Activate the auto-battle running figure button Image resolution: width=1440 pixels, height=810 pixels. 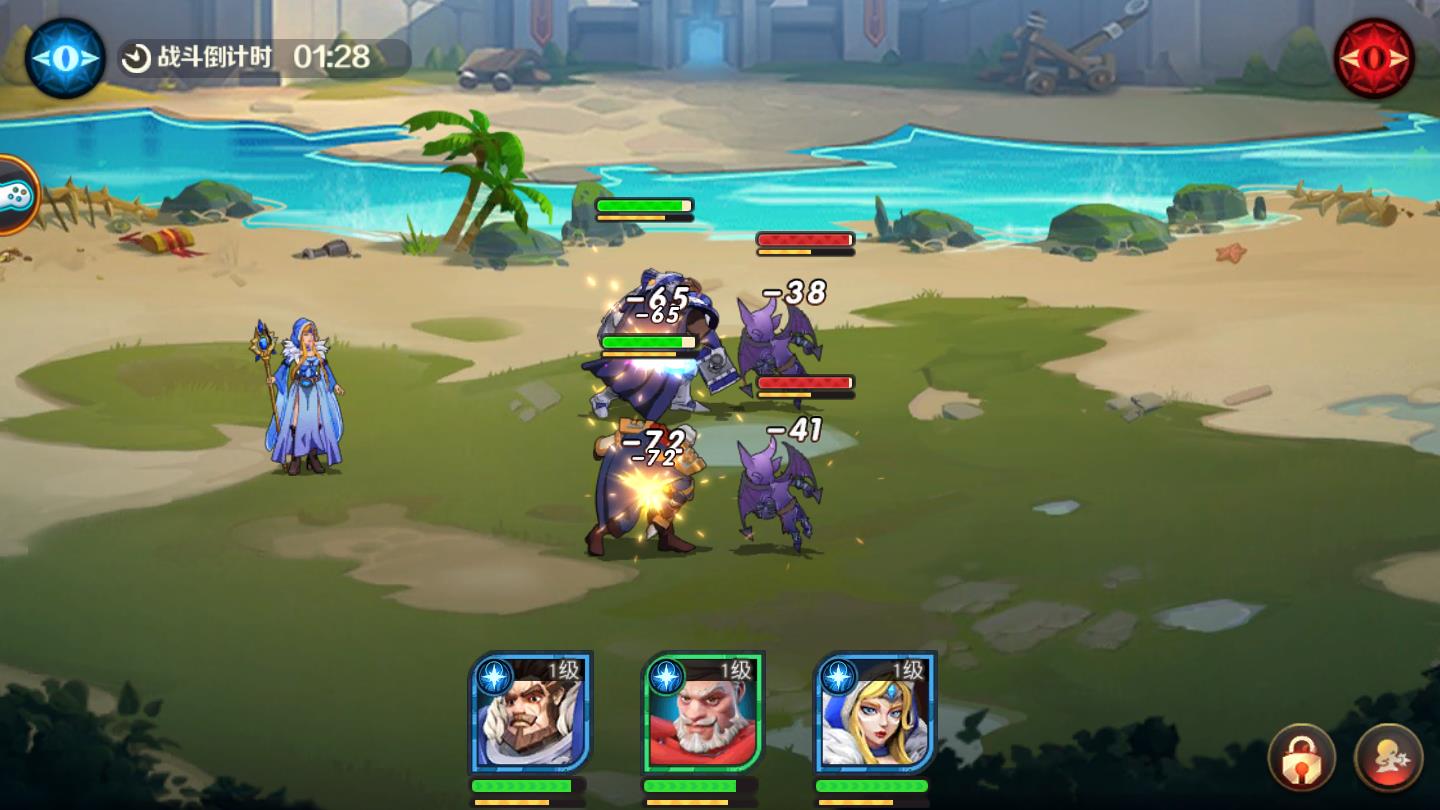pos(1388,757)
